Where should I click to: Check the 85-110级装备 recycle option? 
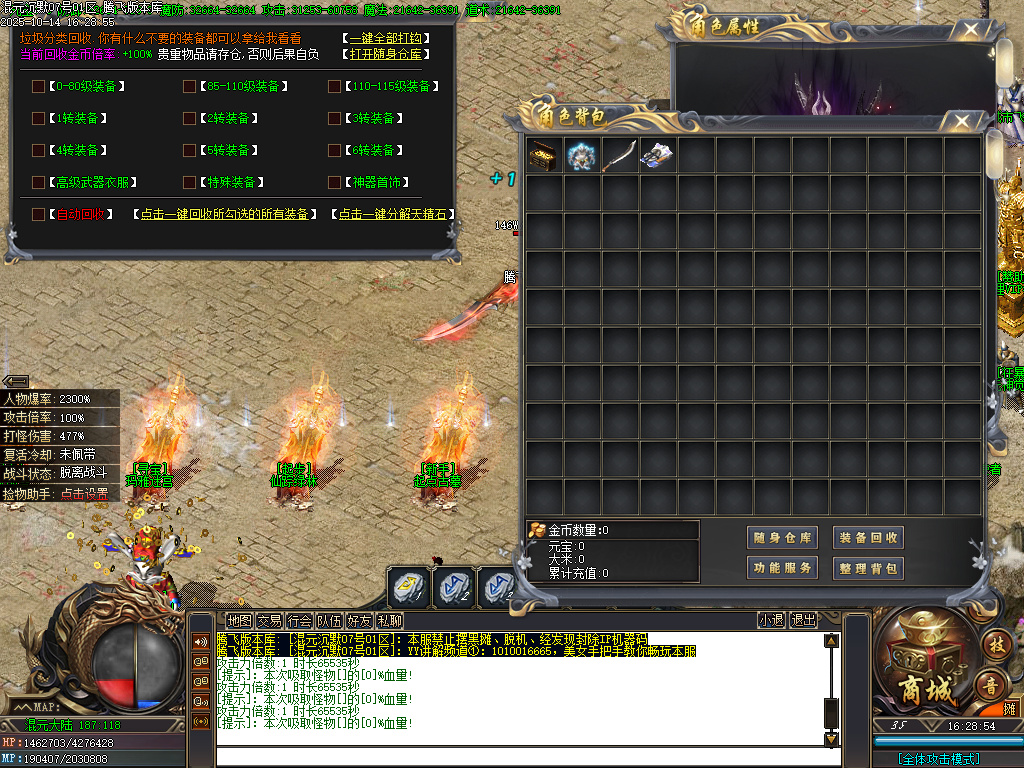(x=189, y=86)
